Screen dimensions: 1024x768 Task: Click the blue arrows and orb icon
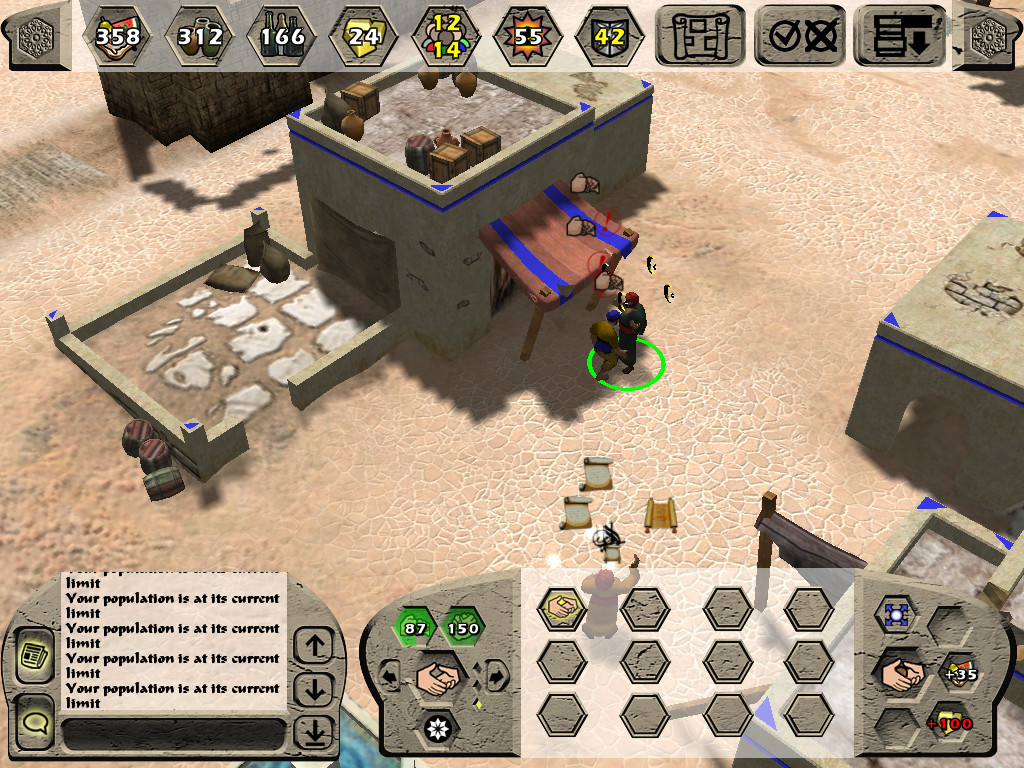[895, 615]
